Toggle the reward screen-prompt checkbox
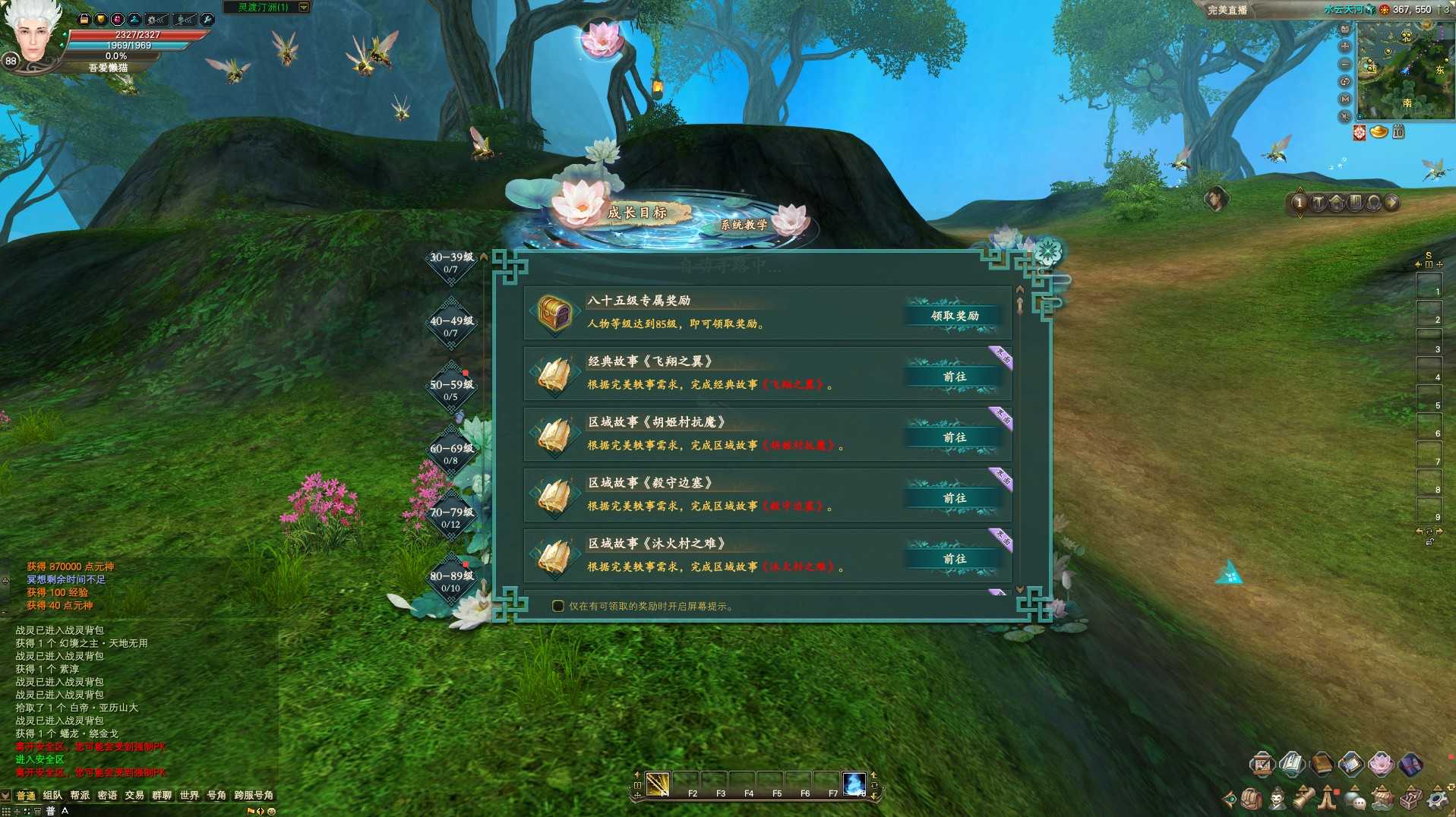Viewport: 1456px width, 817px height. coord(558,606)
